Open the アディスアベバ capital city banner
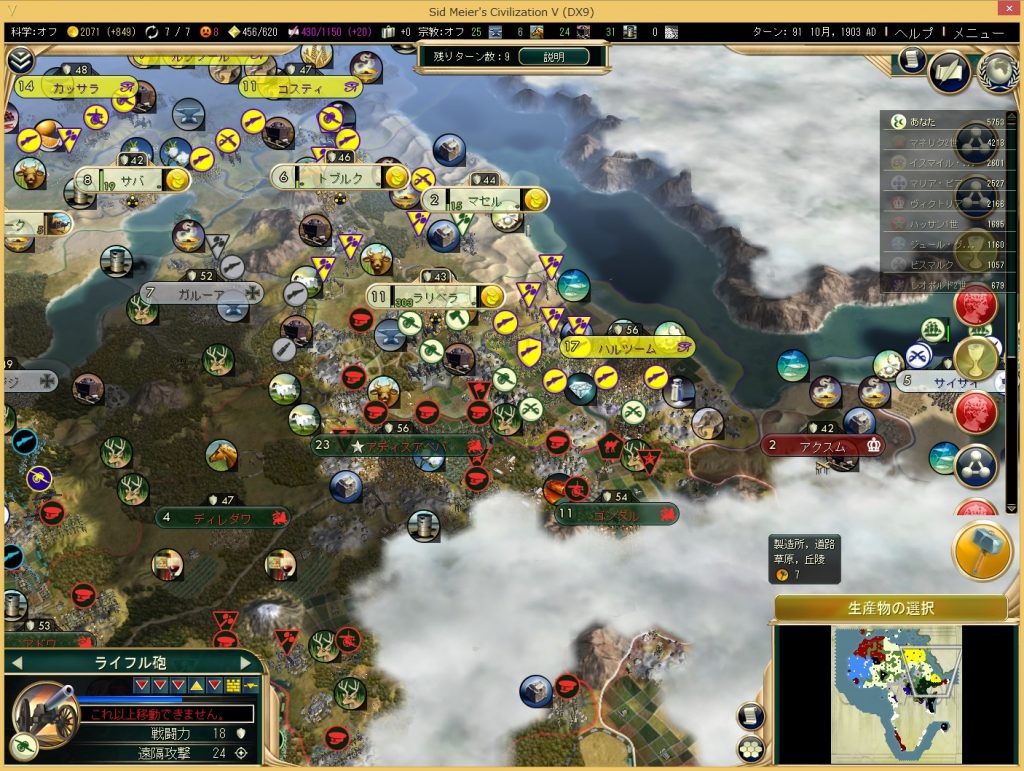Image resolution: width=1024 pixels, height=771 pixels. pos(410,446)
